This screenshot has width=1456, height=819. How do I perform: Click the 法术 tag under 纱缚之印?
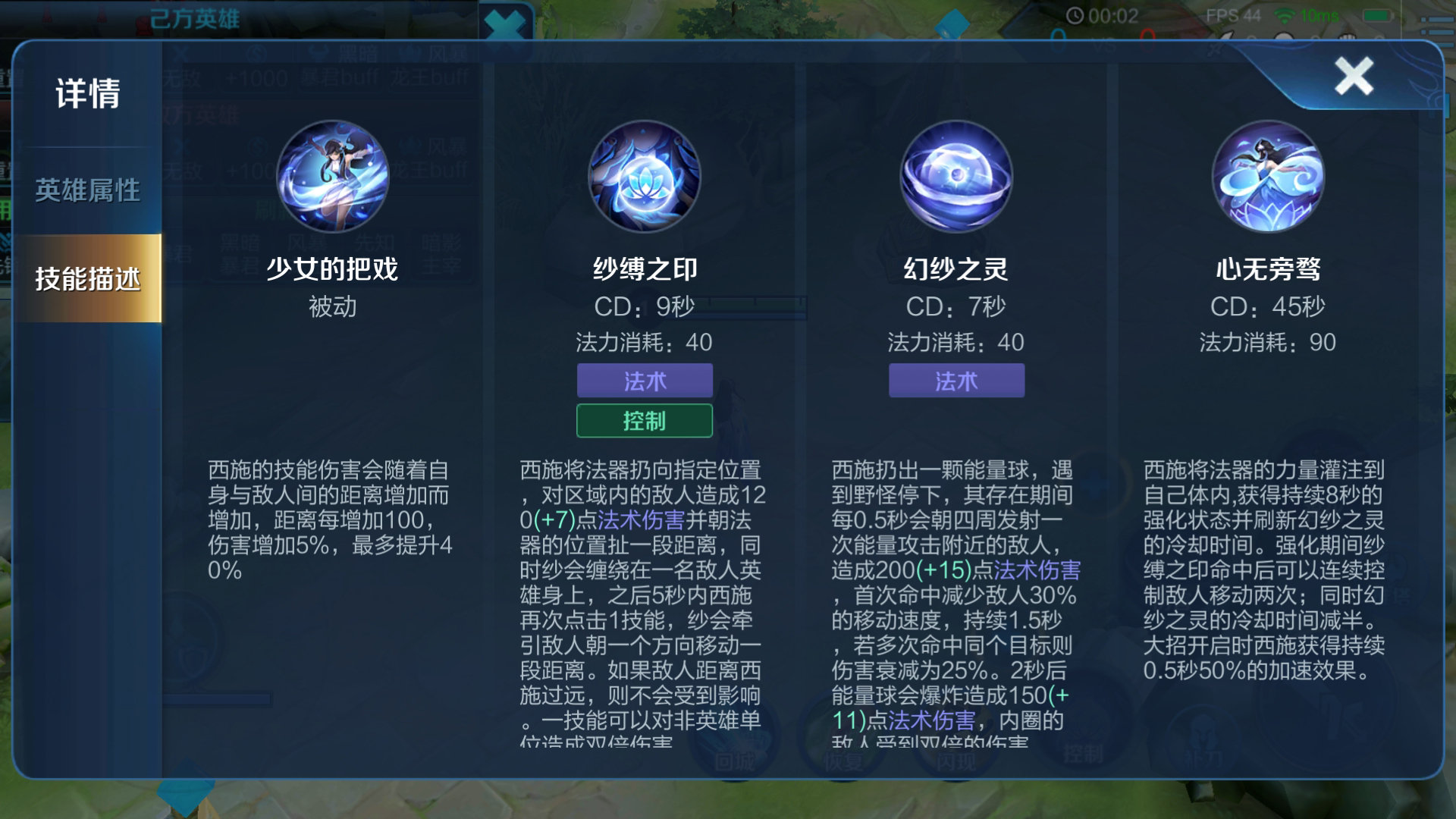(645, 381)
